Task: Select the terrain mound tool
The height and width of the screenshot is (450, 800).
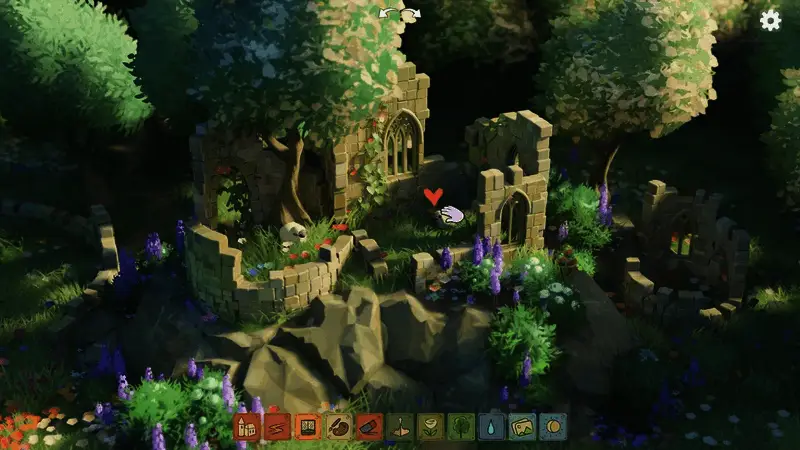Action: point(400,427)
